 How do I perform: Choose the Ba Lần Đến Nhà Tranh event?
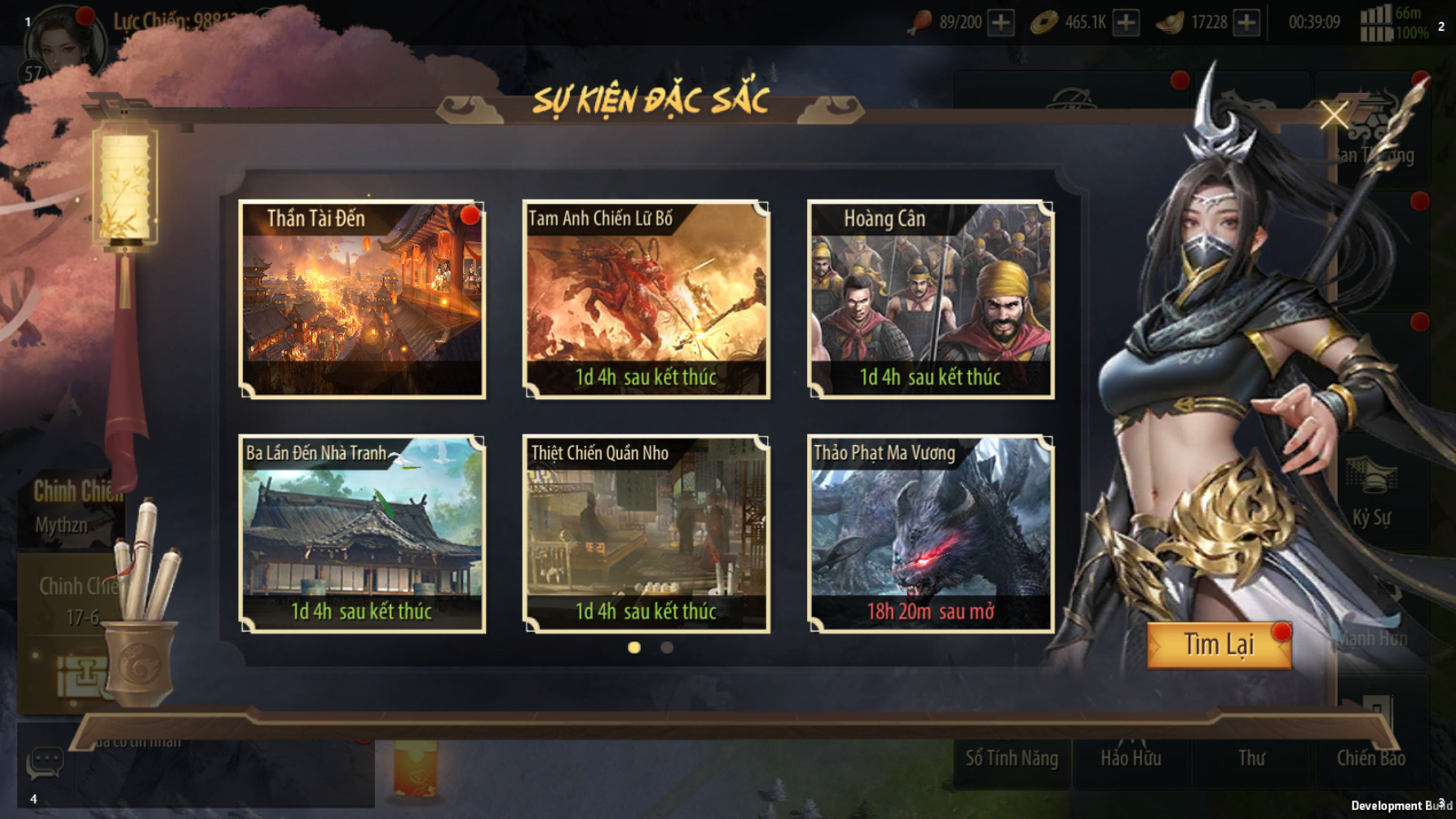coord(362,534)
